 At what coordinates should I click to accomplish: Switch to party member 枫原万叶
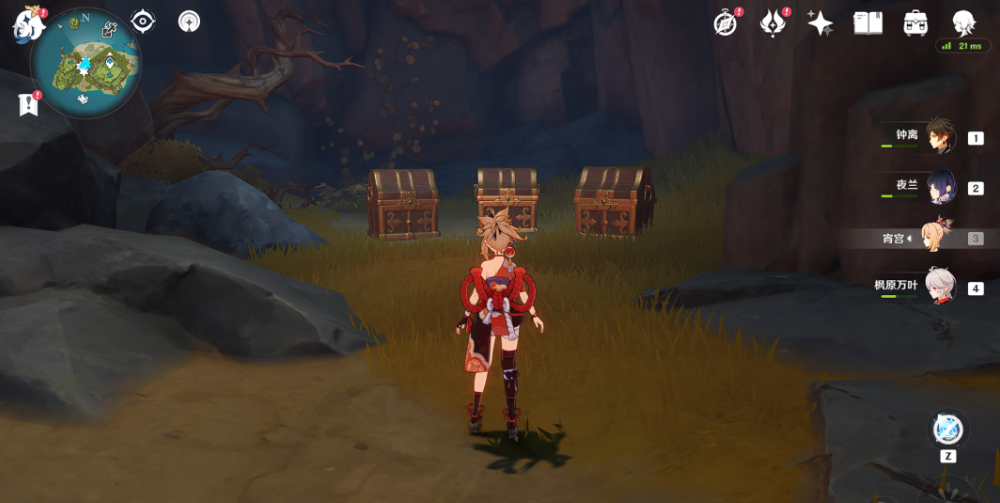[938, 288]
